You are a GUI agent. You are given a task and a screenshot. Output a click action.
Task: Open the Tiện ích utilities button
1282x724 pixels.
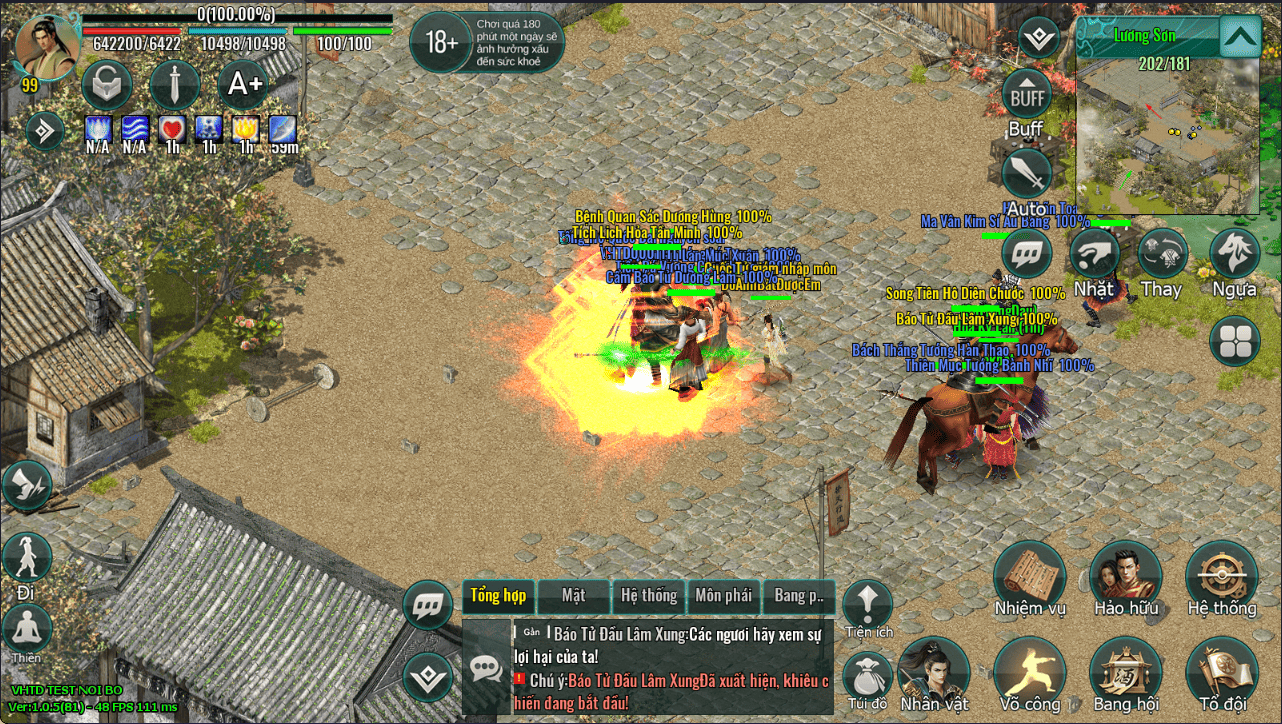(867, 604)
